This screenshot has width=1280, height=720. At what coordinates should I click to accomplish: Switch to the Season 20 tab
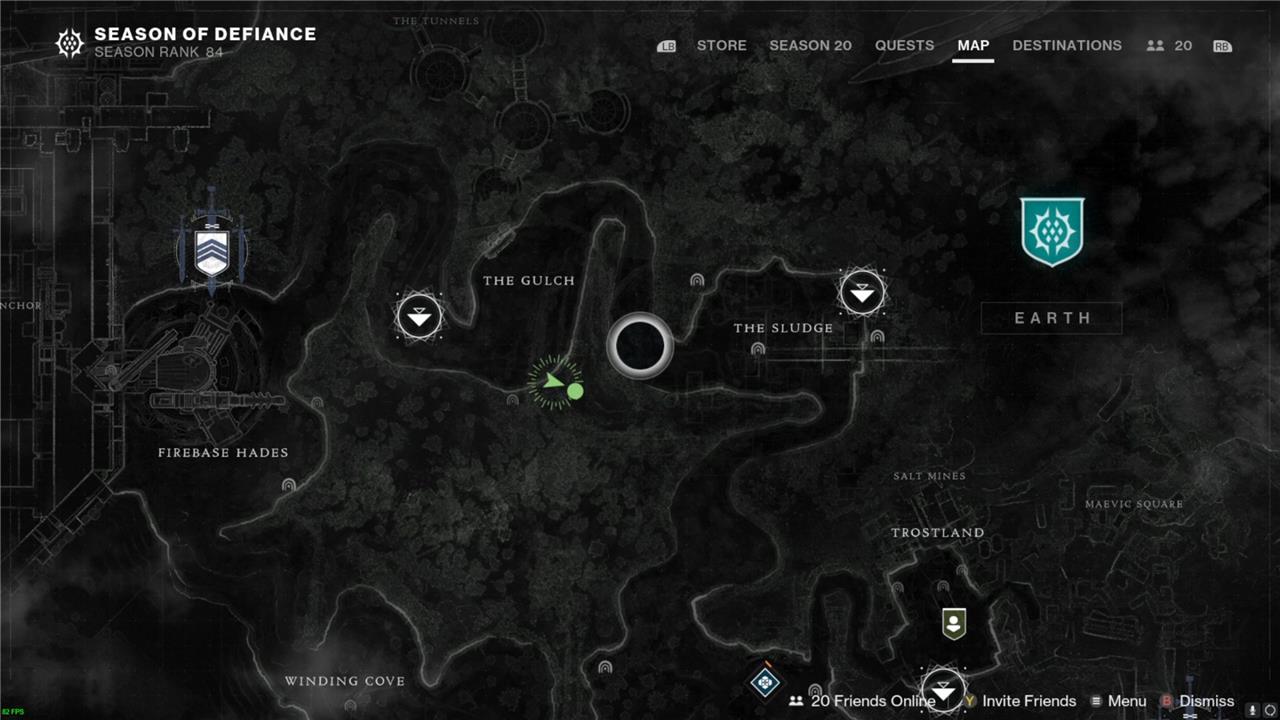point(810,45)
